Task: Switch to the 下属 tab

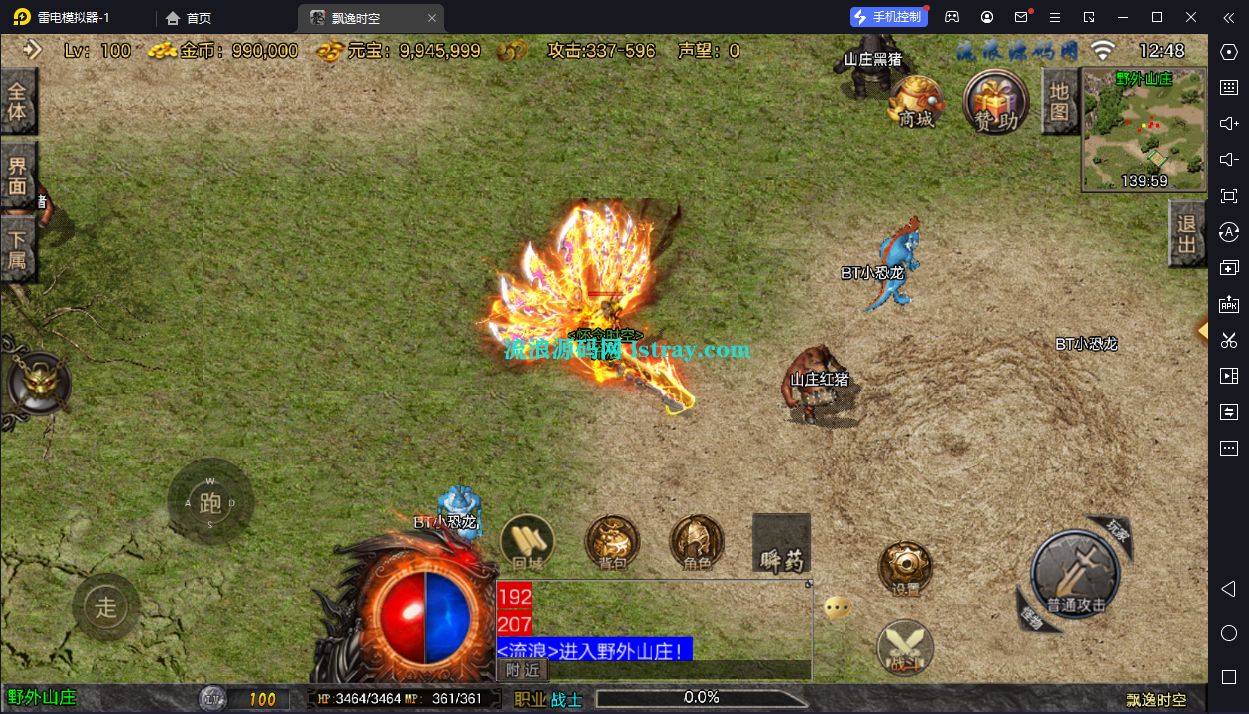Action: point(18,250)
